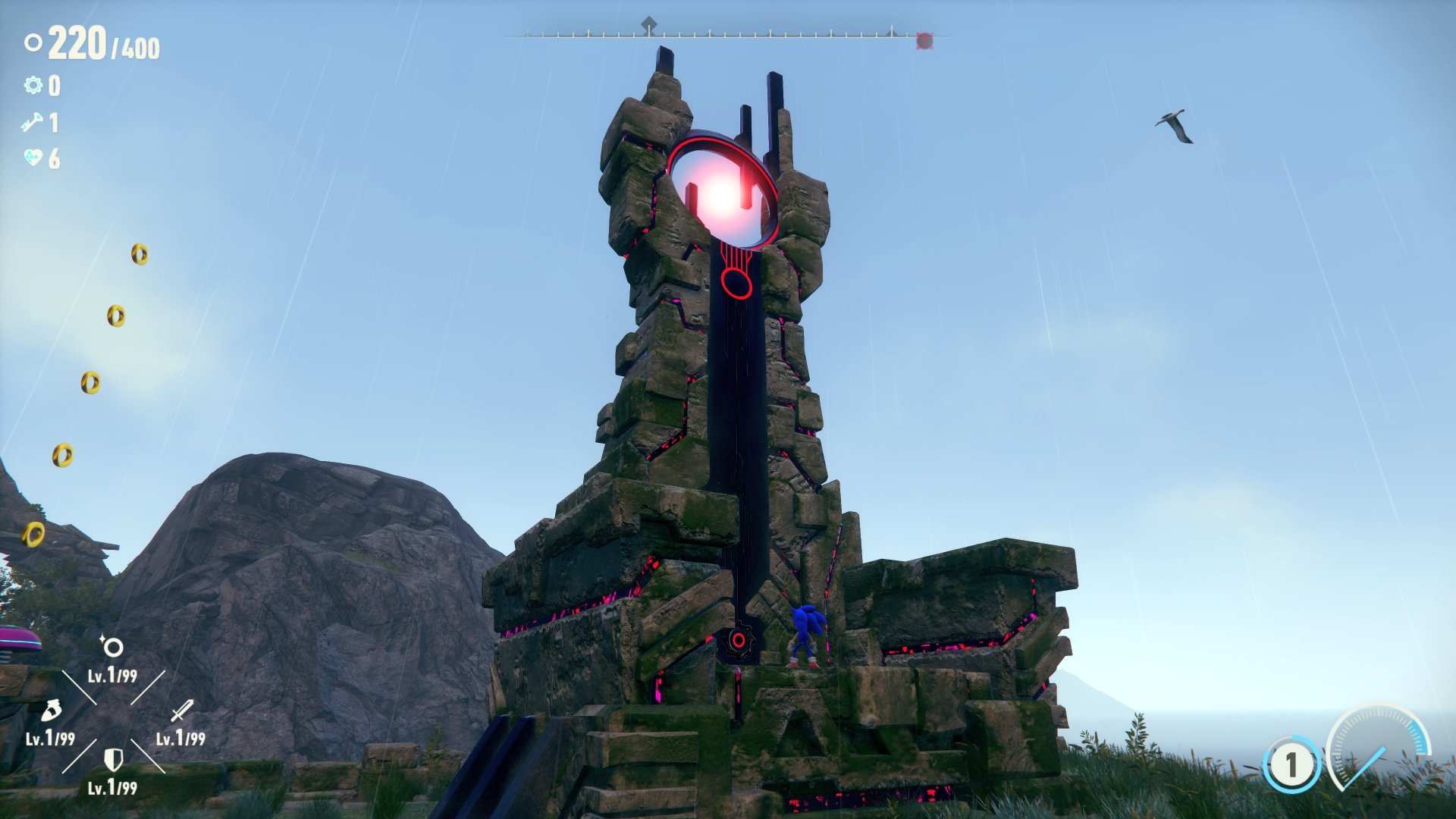
Task: Select the shield defense level icon
Action: click(113, 758)
